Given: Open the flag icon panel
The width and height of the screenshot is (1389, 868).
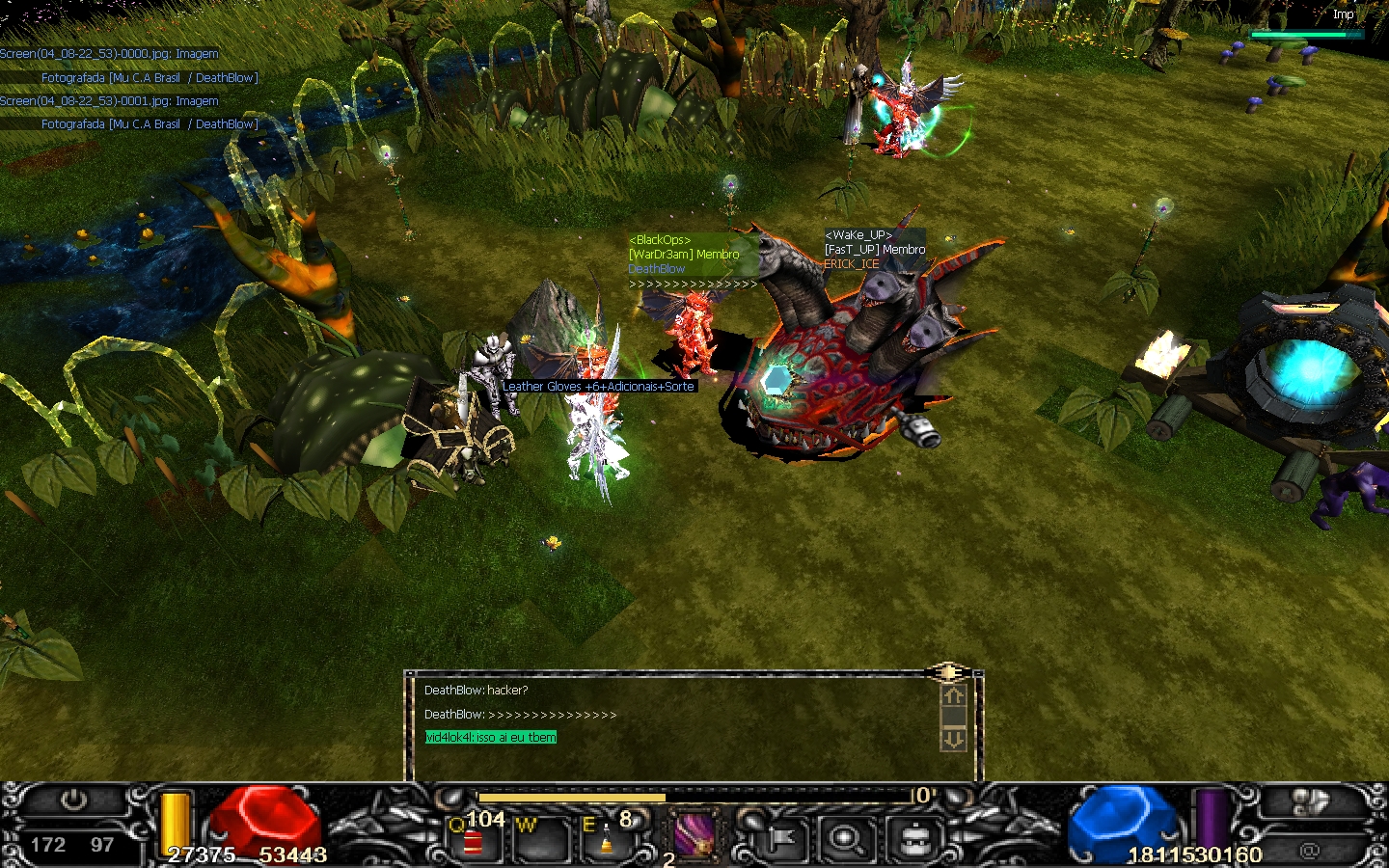Looking at the screenshot, I should point(780,840).
